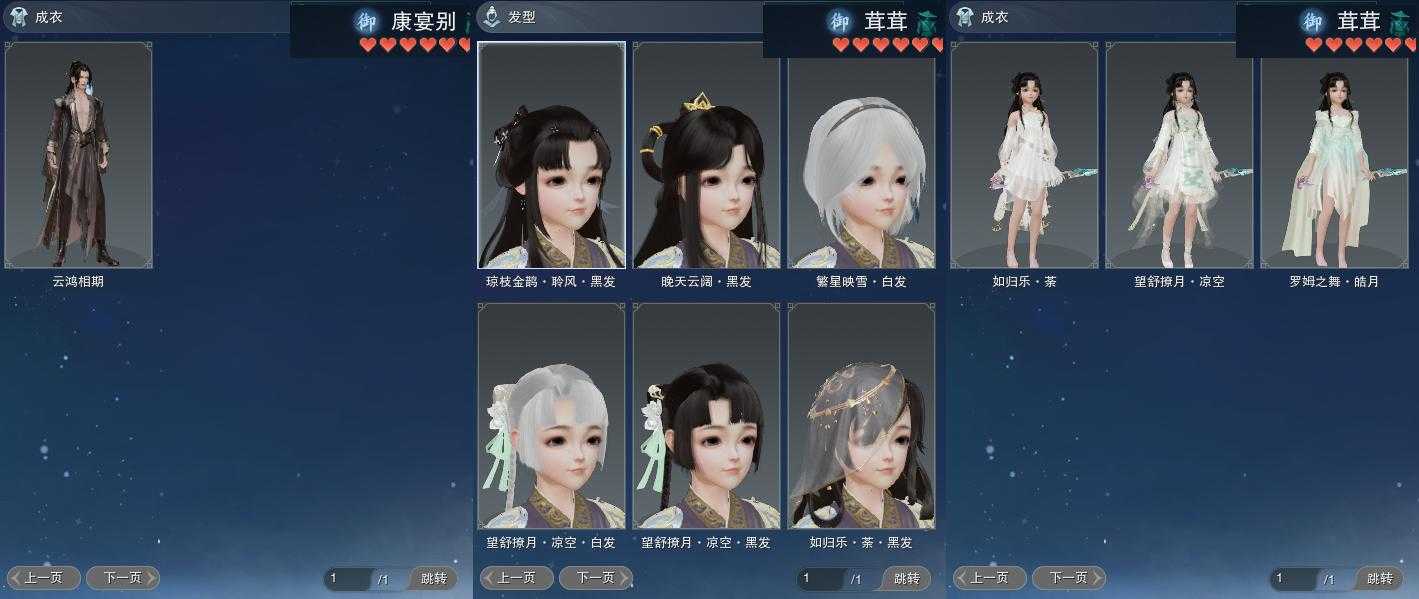Select the 望舒撩月·凉空·黑发 hairstyle
Screen dimensions: 1419x599
pos(706,416)
